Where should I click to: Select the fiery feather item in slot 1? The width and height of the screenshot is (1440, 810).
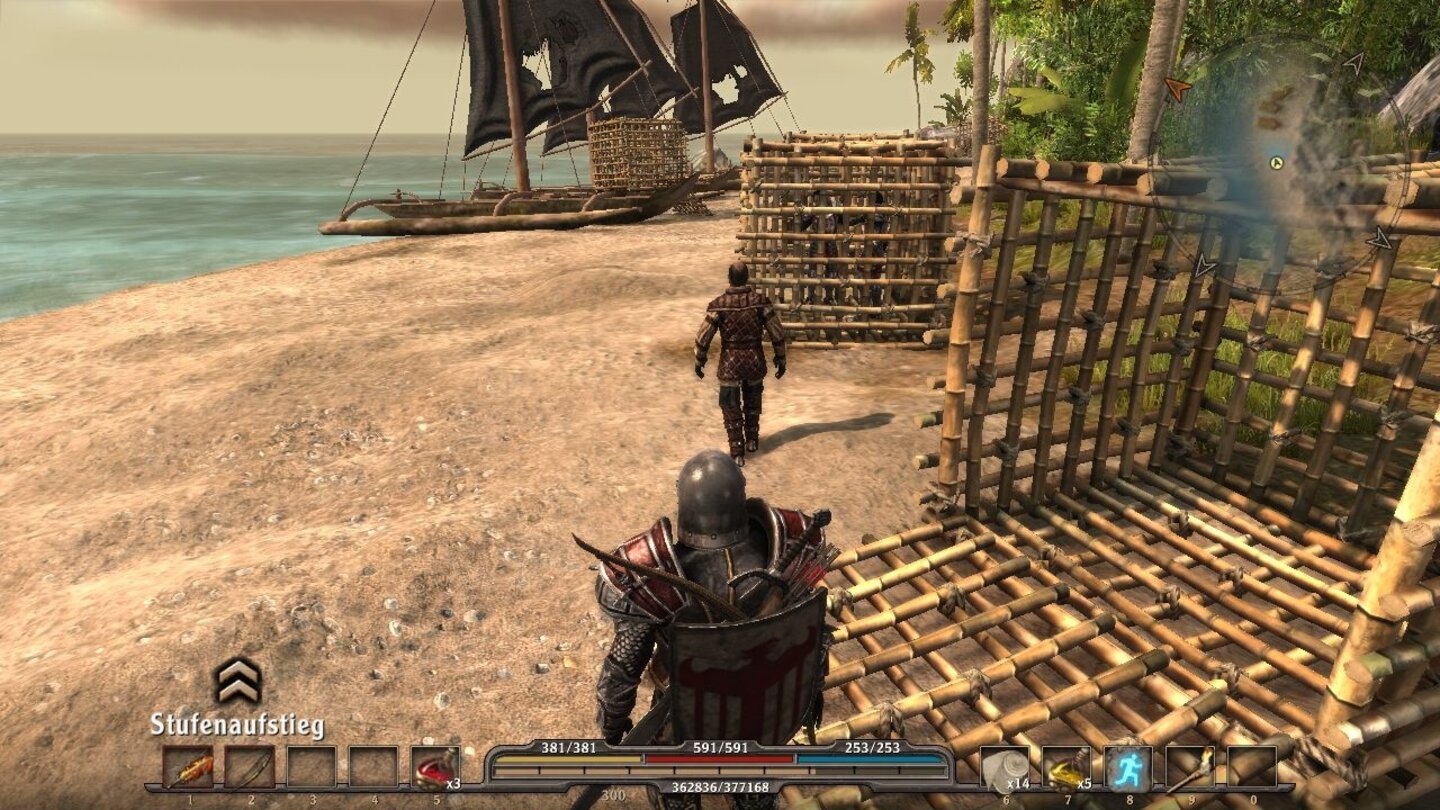click(x=188, y=769)
